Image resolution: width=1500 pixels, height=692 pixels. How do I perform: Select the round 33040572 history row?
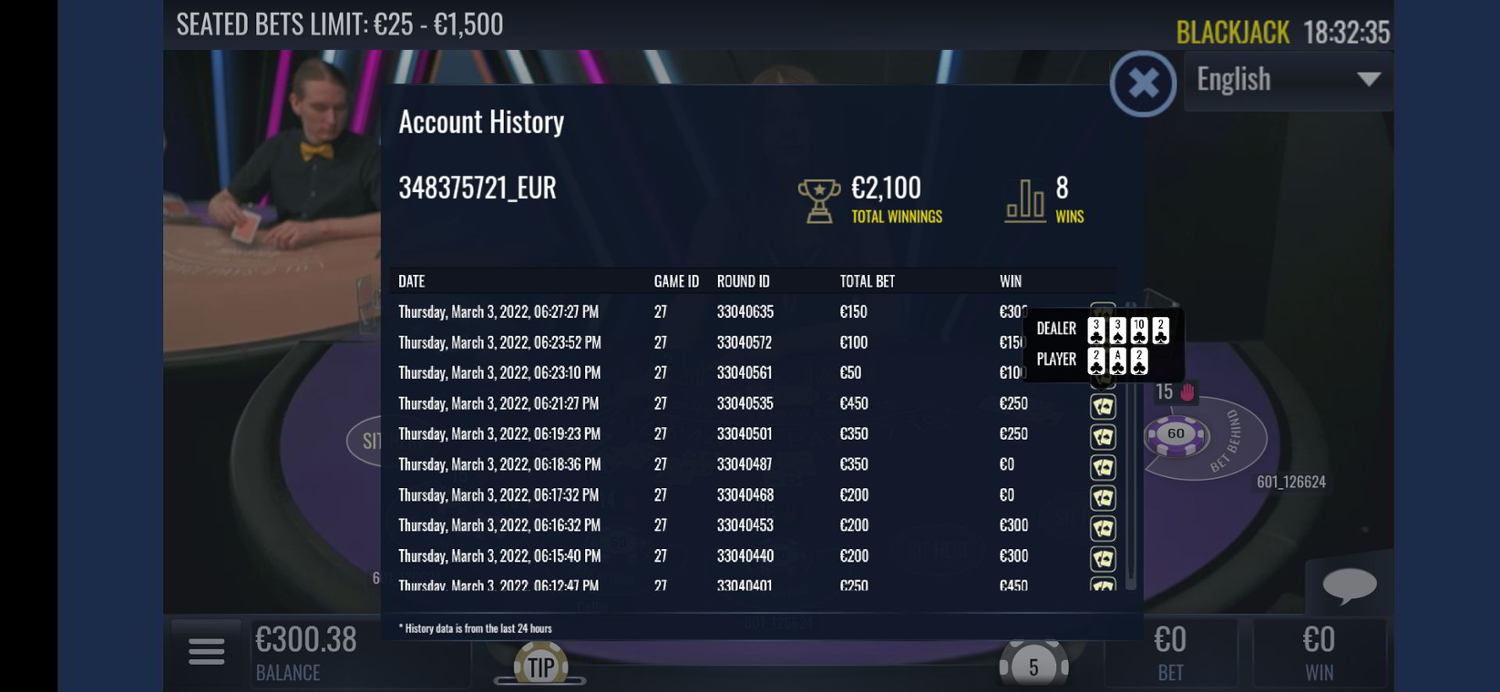pos(700,343)
